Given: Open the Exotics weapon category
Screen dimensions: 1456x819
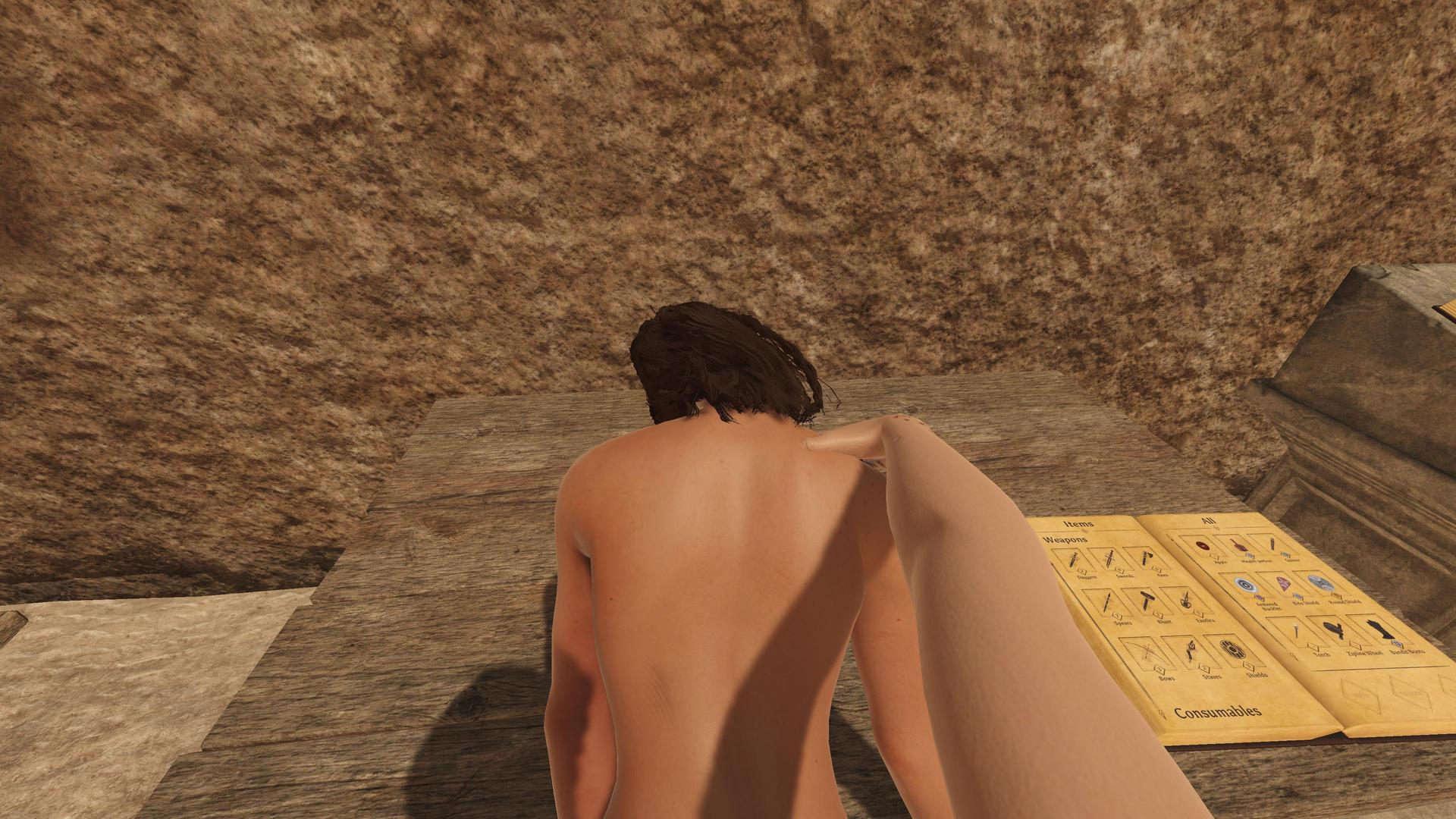Looking at the screenshot, I should 1185,601.
